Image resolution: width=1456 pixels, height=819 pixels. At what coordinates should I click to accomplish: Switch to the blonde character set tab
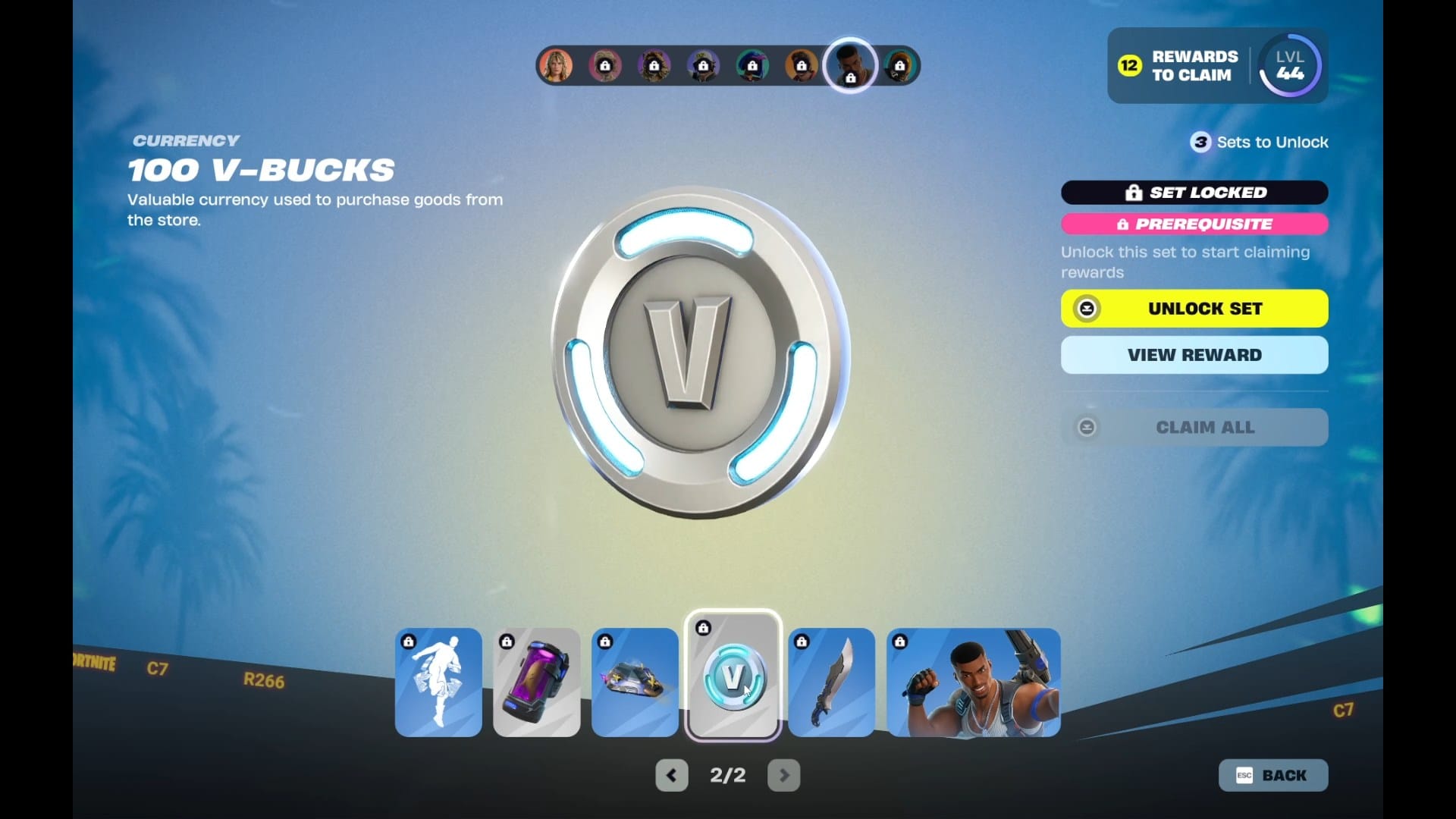coord(556,66)
